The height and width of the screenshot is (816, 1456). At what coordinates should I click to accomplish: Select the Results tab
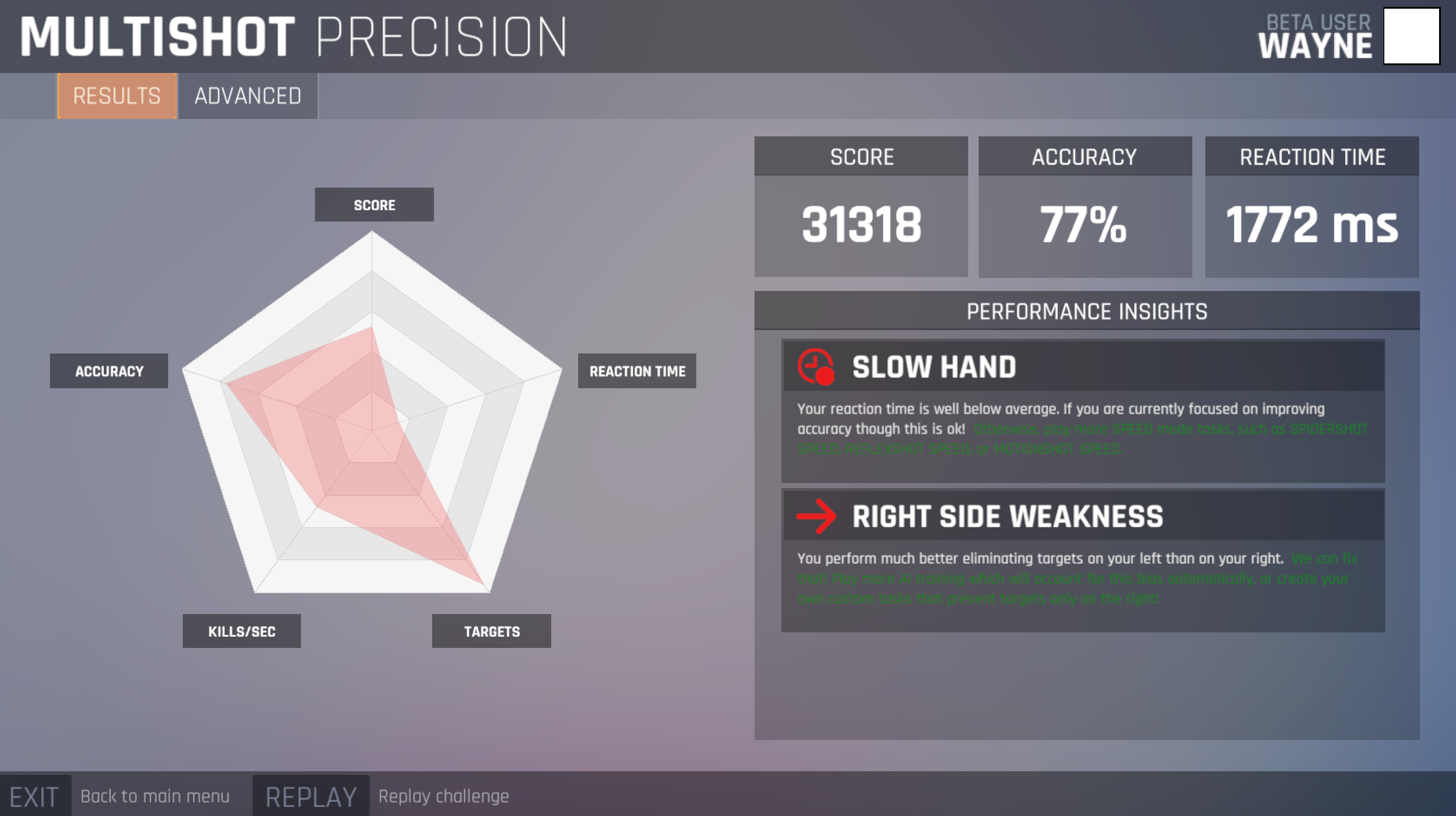click(117, 96)
